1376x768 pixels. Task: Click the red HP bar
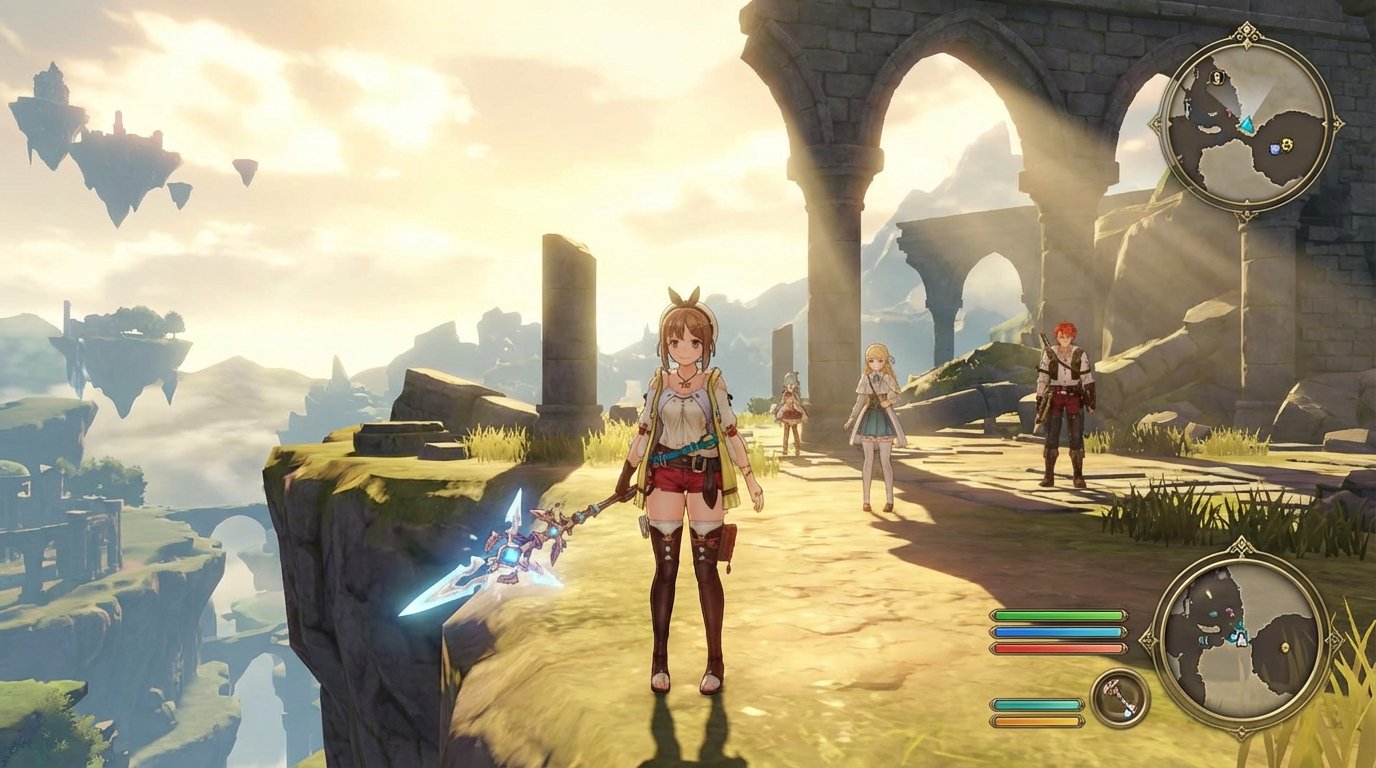pyautogui.click(x=1058, y=648)
